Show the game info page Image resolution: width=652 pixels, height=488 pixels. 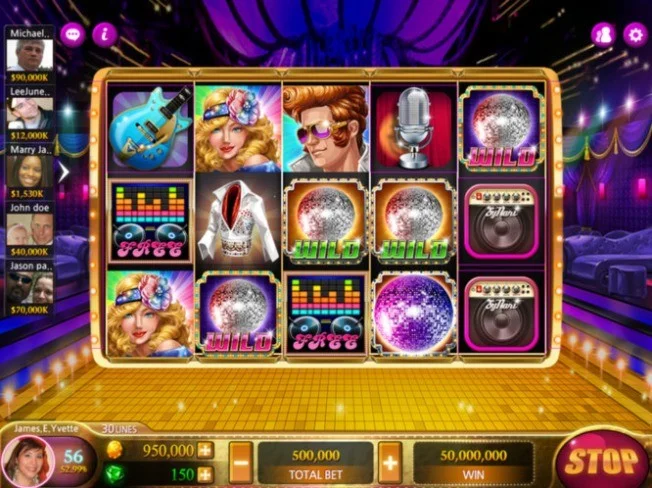tap(104, 33)
